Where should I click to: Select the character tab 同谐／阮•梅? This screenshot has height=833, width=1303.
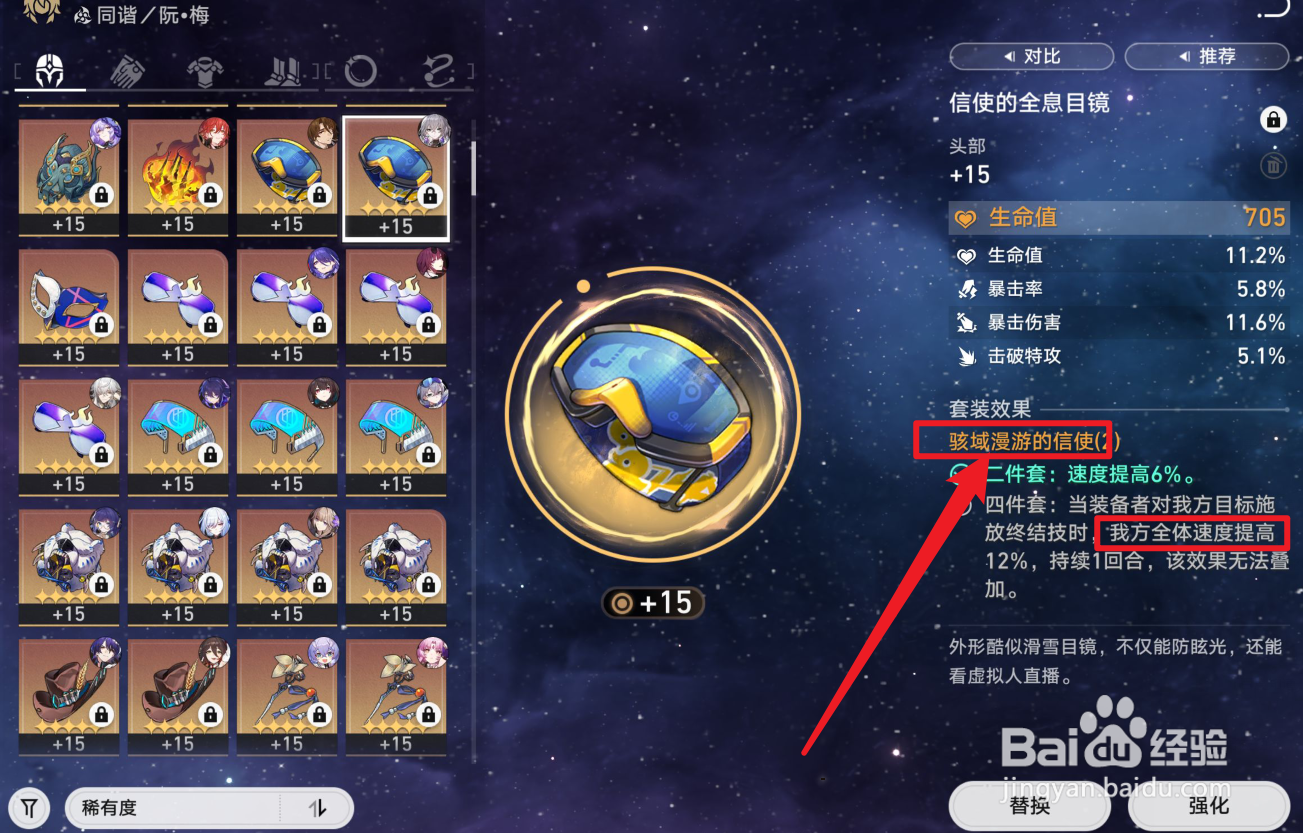140,15
